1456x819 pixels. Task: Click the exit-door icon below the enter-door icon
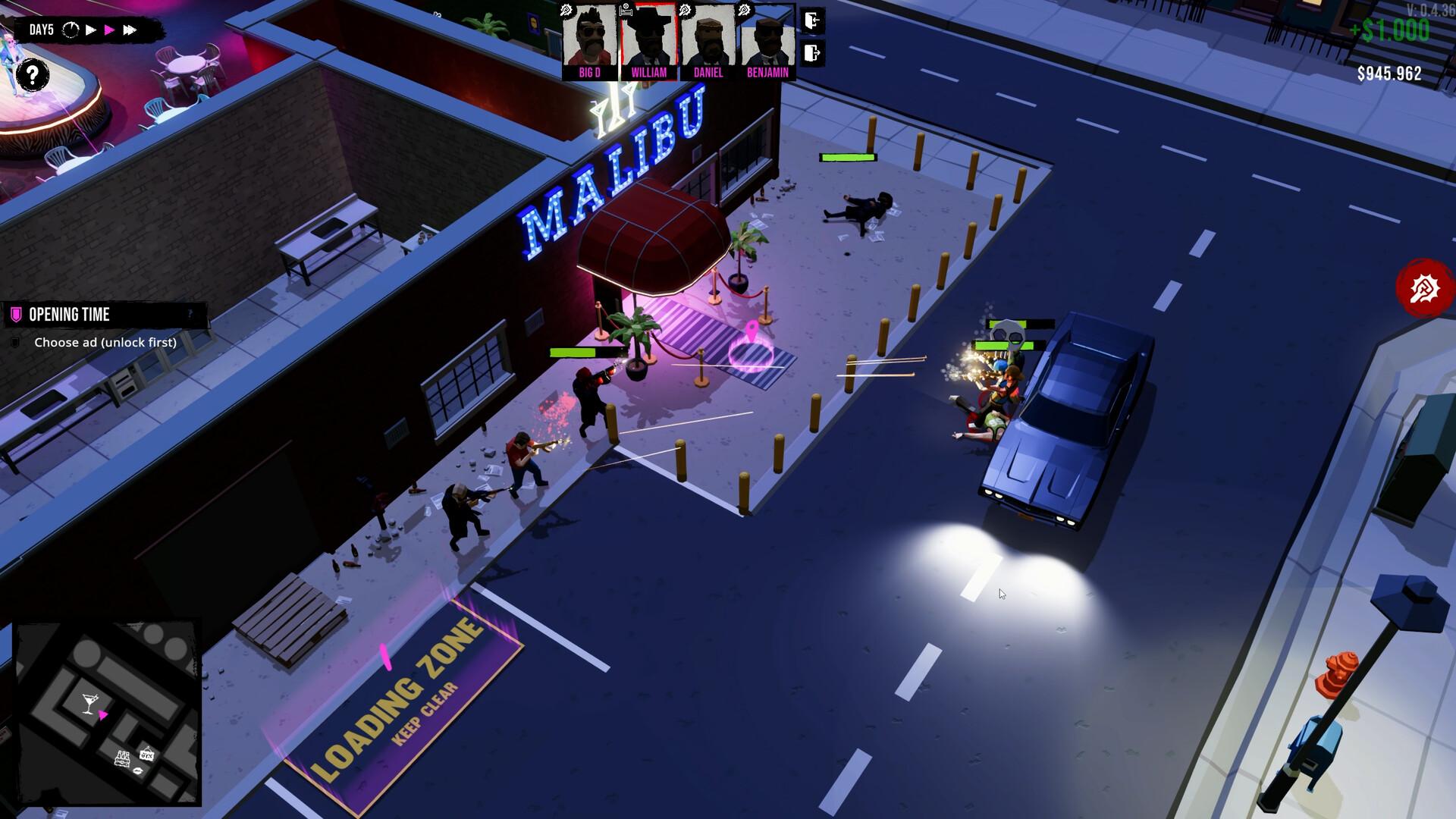point(812,53)
